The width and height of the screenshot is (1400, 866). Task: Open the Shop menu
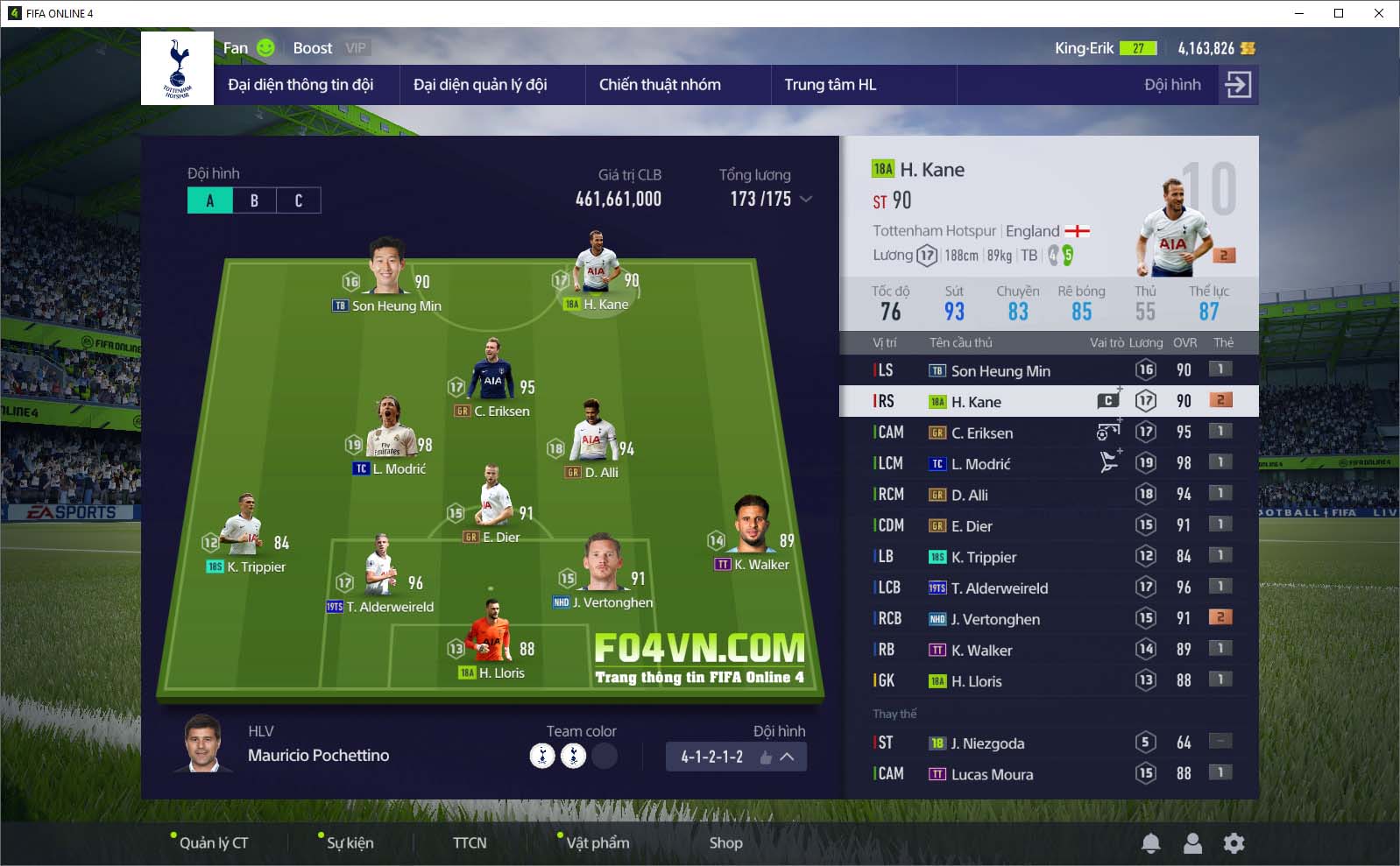pyautogui.click(x=725, y=842)
